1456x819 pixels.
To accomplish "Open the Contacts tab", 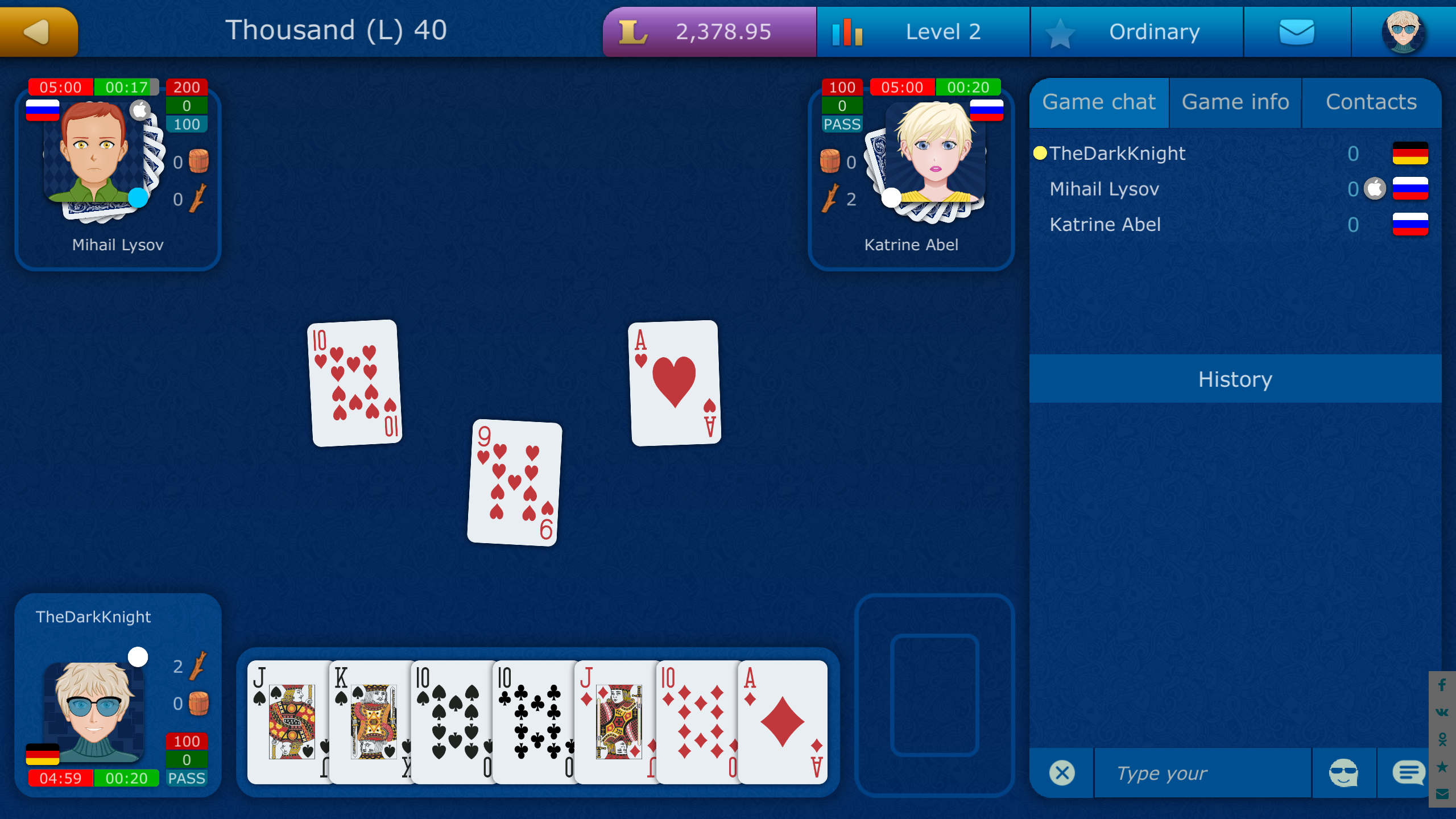I will pos(1371,102).
